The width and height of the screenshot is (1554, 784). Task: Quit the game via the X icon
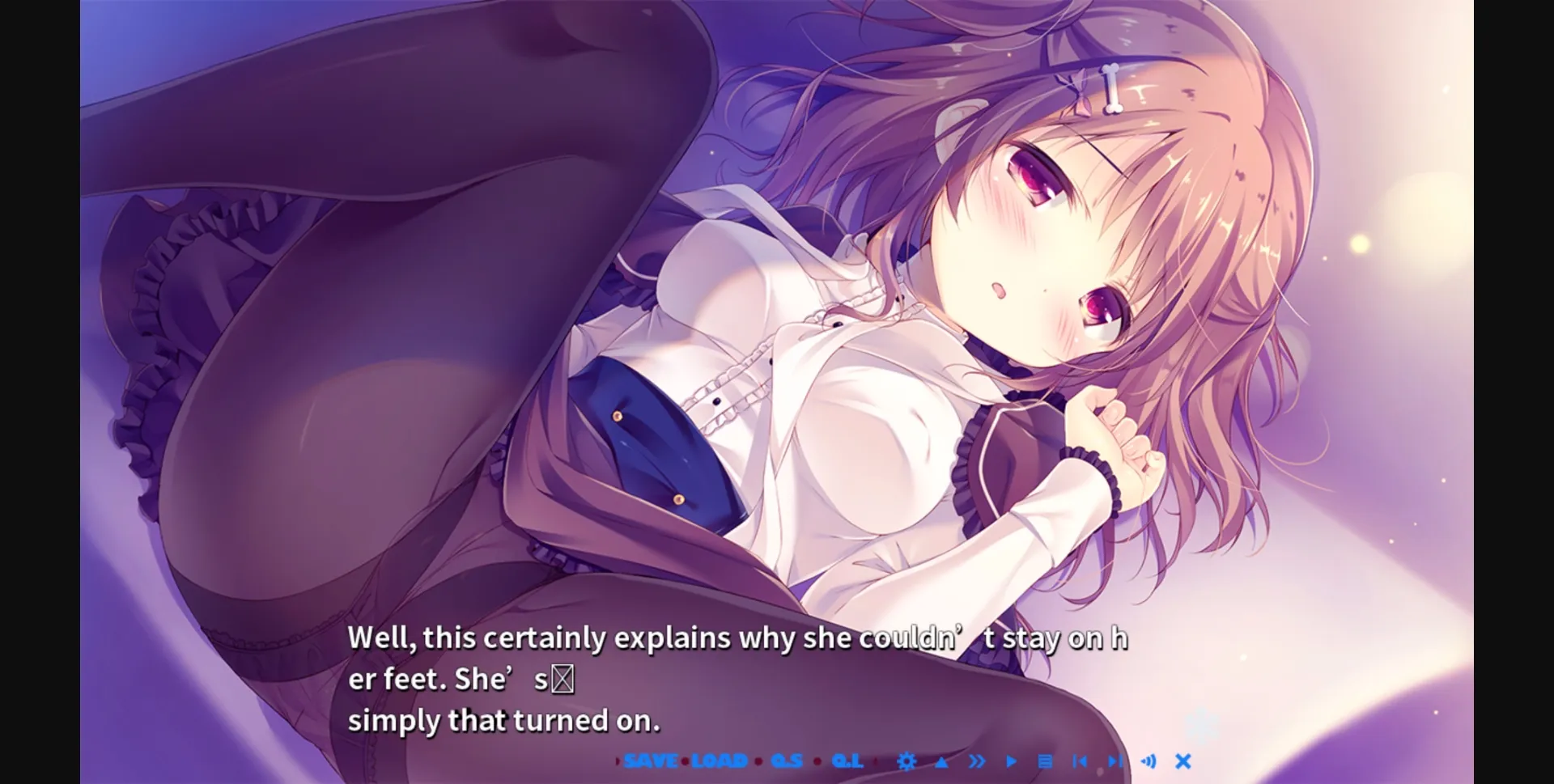click(x=1183, y=761)
